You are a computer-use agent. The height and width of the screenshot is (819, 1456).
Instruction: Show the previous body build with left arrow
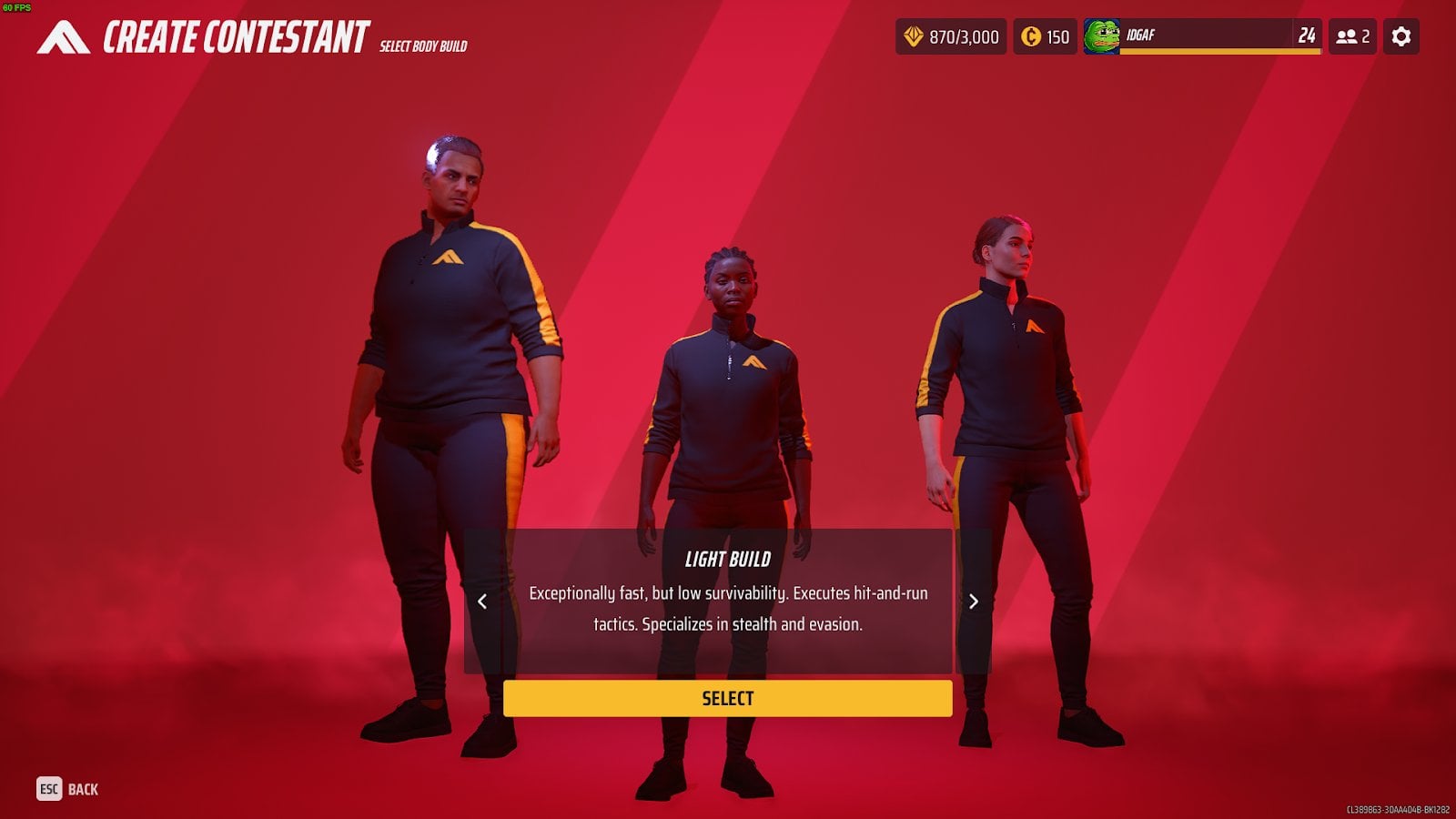pyautogui.click(x=482, y=602)
